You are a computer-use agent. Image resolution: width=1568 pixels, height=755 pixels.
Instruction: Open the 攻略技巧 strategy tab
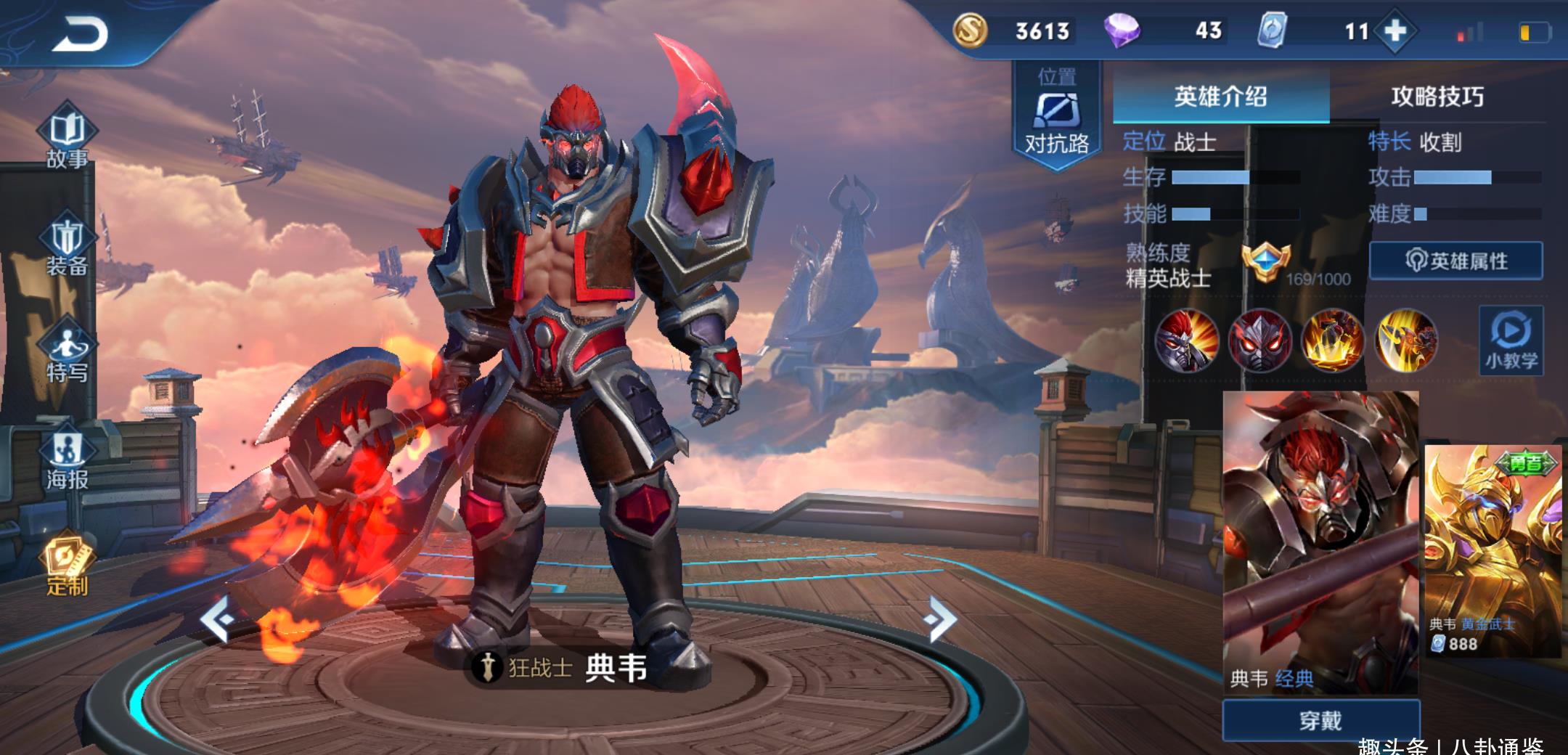click(1437, 97)
